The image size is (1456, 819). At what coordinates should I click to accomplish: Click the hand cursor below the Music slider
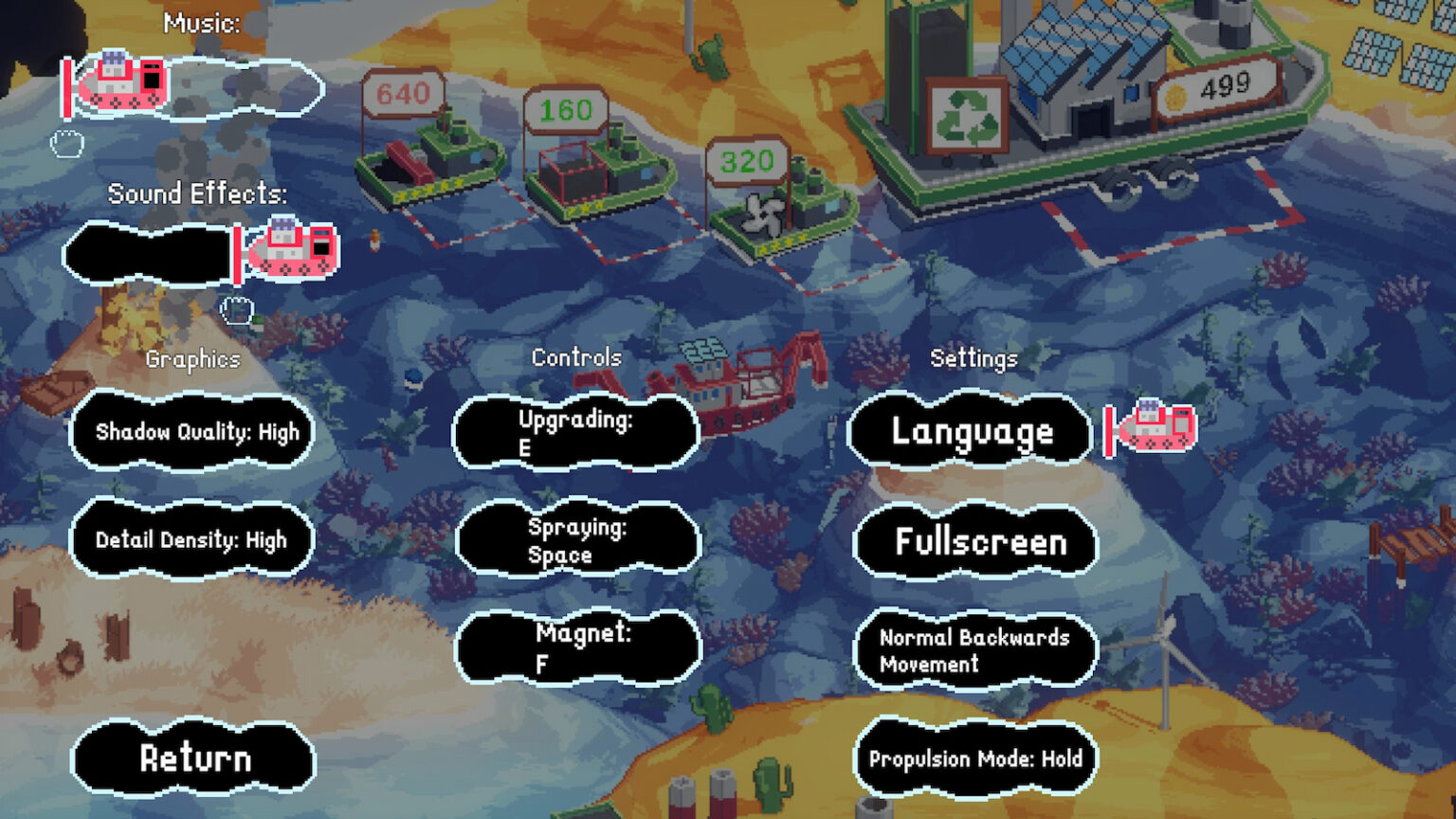pos(68,142)
